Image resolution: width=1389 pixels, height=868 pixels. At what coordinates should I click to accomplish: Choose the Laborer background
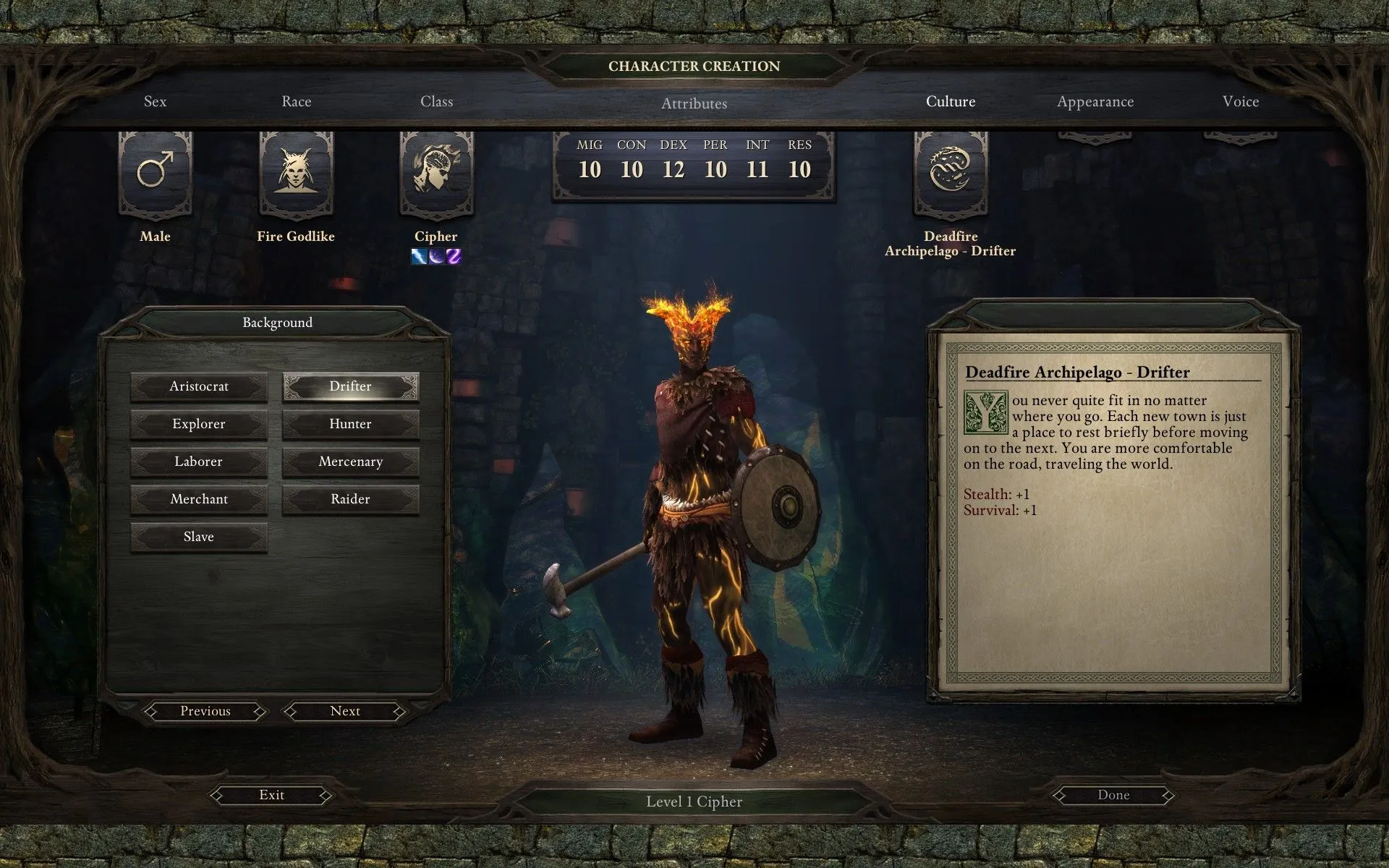pyautogui.click(x=199, y=461)
